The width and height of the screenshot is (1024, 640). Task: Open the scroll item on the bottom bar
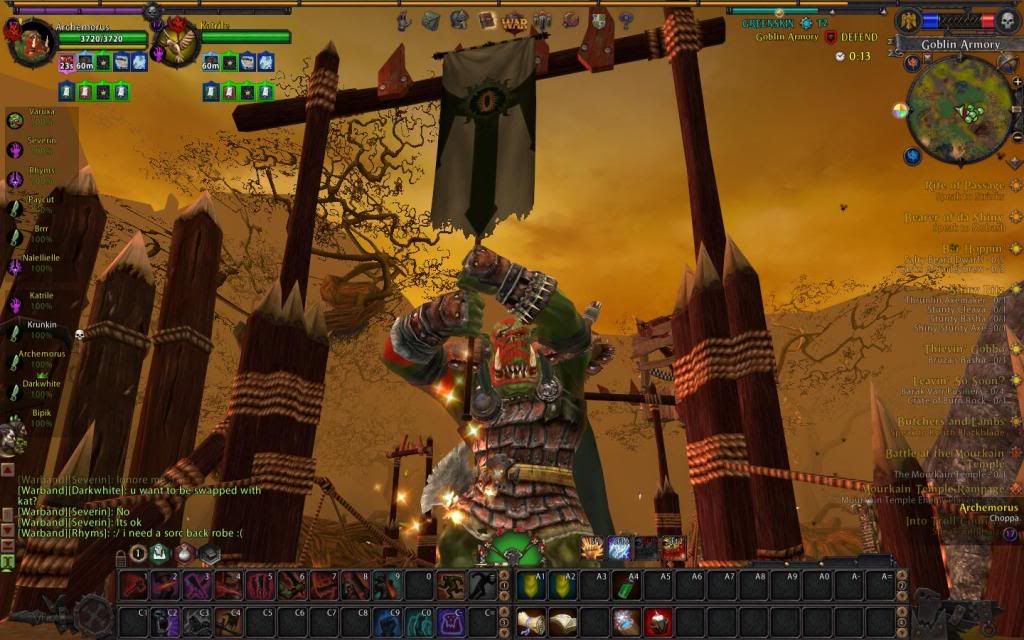click(x=531, y=623)
